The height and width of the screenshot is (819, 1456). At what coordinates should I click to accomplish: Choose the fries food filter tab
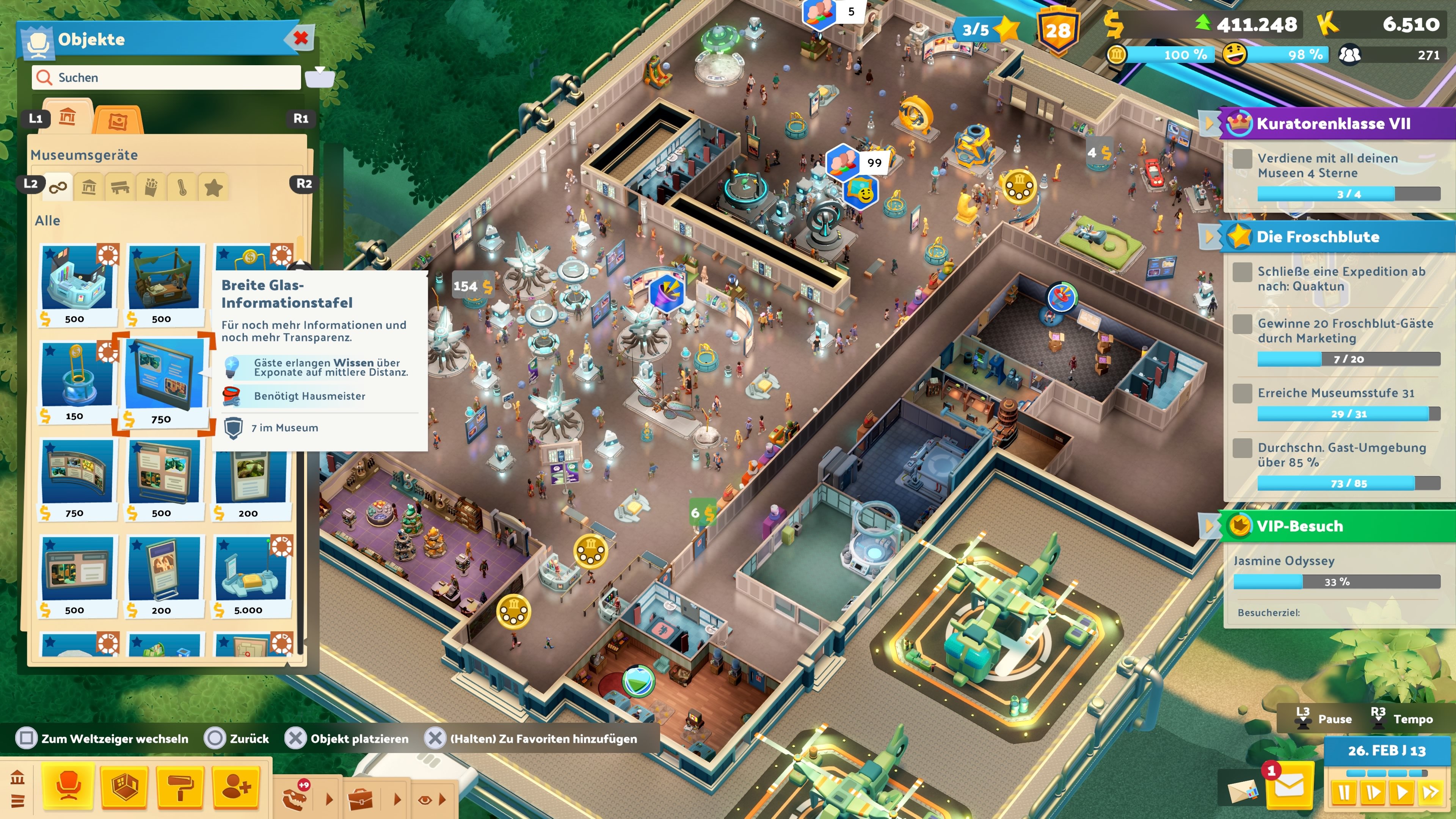(x=151, y=187)
